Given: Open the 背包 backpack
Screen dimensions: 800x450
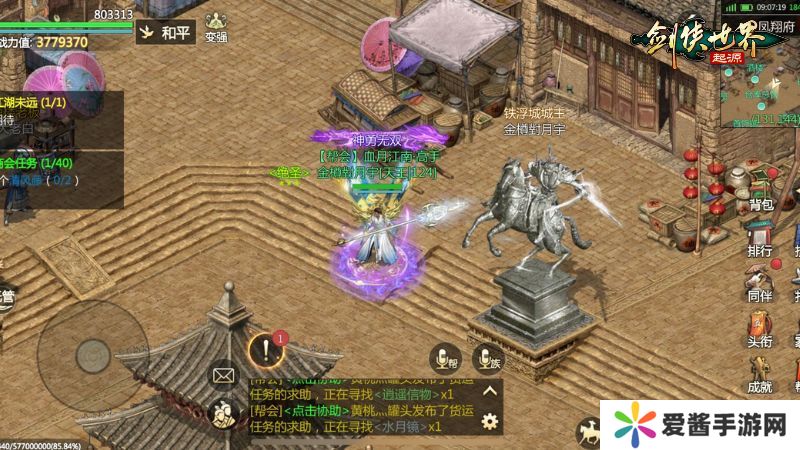Looking at the screenshot, I should click(x=761, y=190).
